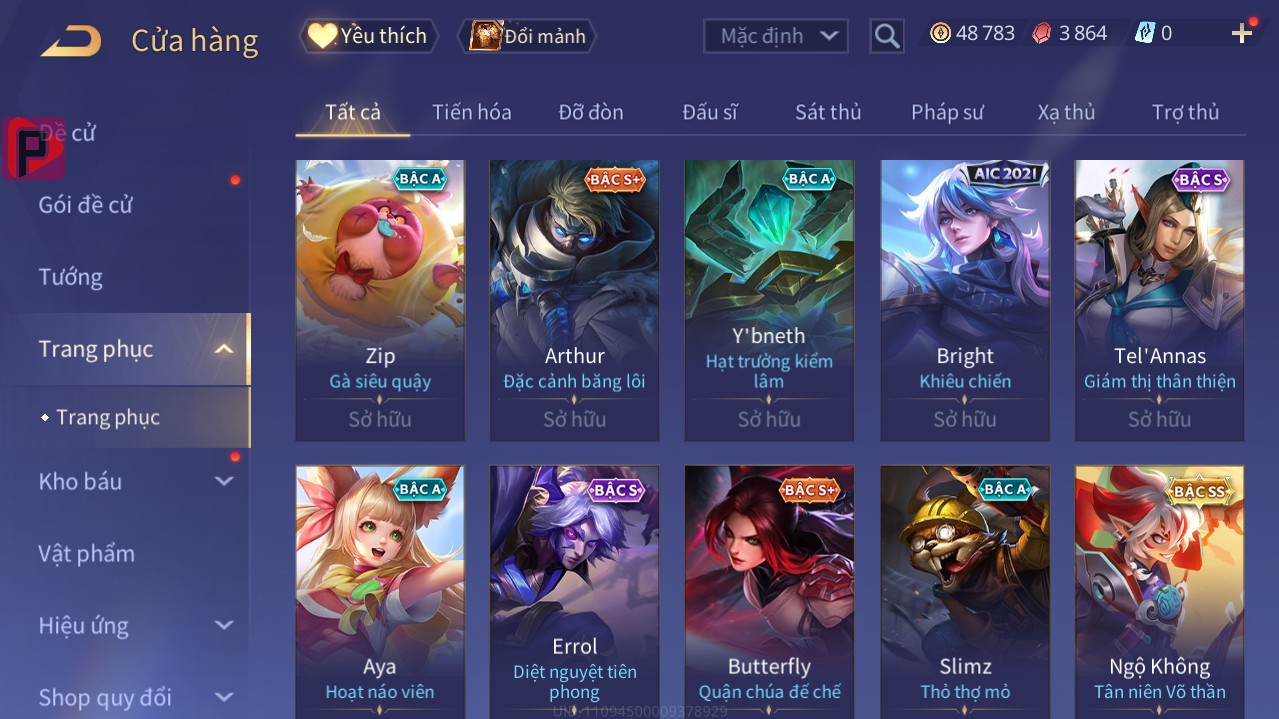Expand the Kho báu menu
Screen dimensions: 1279x719
pos(135,481)
